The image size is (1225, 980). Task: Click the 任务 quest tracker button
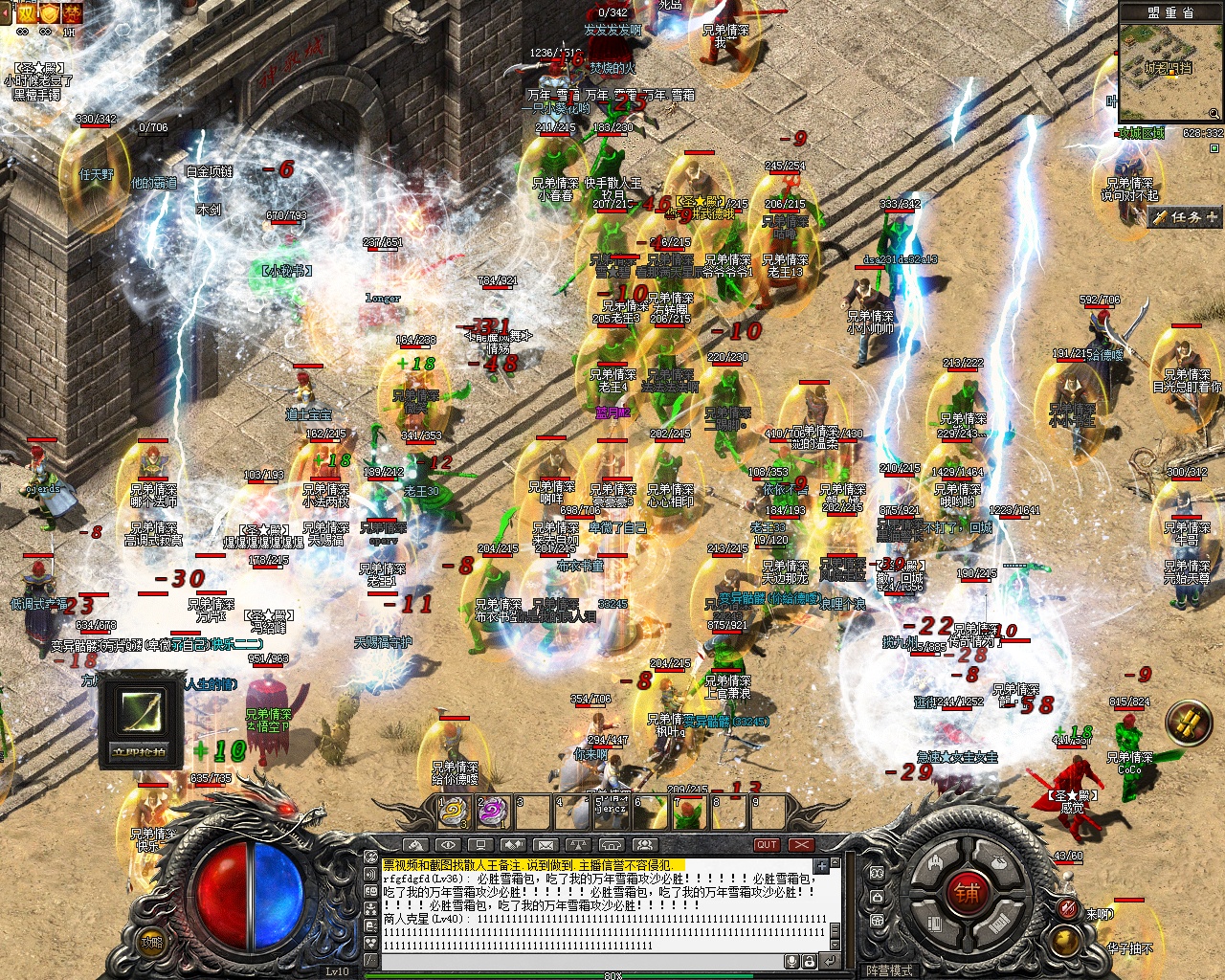[1185, 217]
